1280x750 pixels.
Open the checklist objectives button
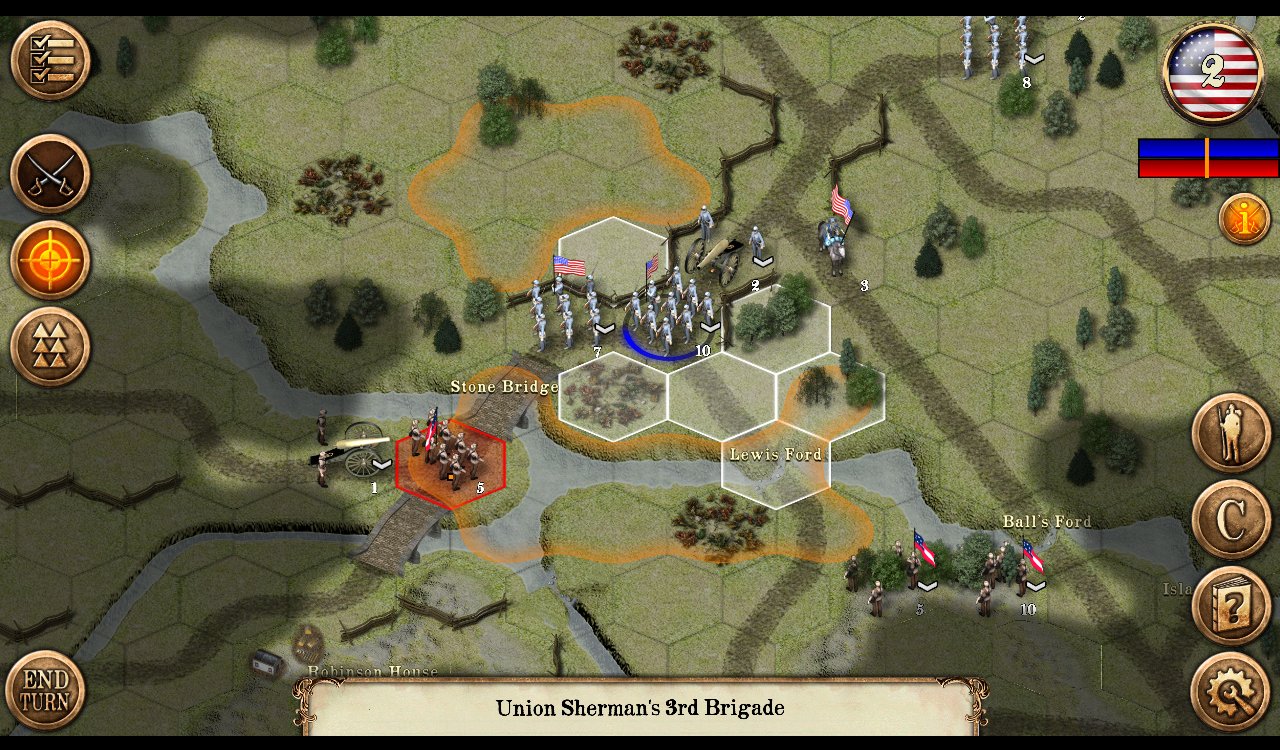(x=50, y=60)
